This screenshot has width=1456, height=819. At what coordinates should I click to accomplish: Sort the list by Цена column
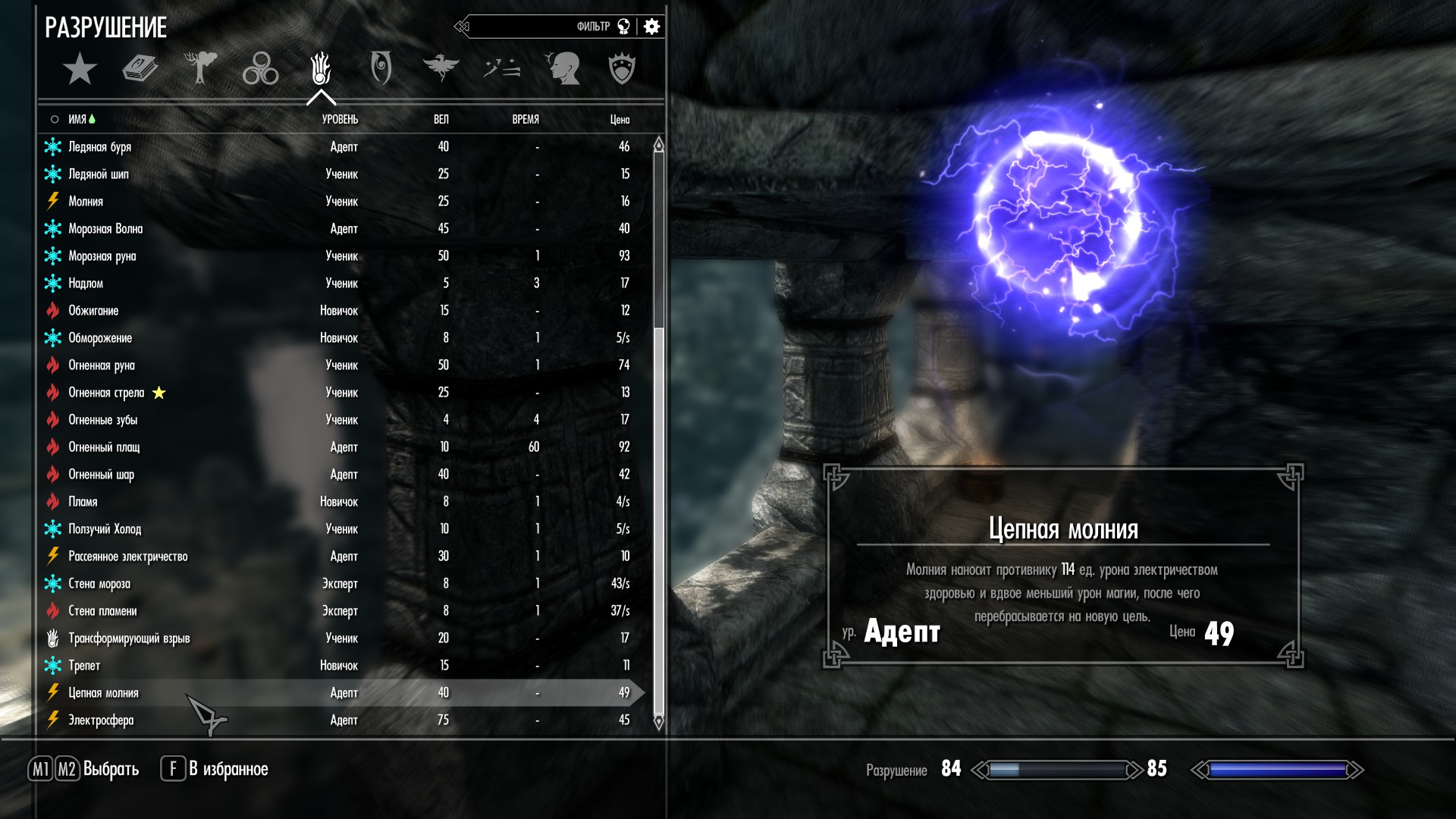coord(620,119)
